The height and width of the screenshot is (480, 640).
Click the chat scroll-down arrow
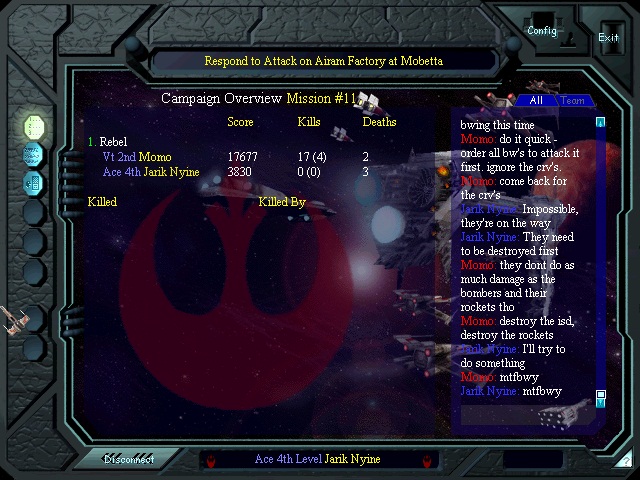pos(601,396)
